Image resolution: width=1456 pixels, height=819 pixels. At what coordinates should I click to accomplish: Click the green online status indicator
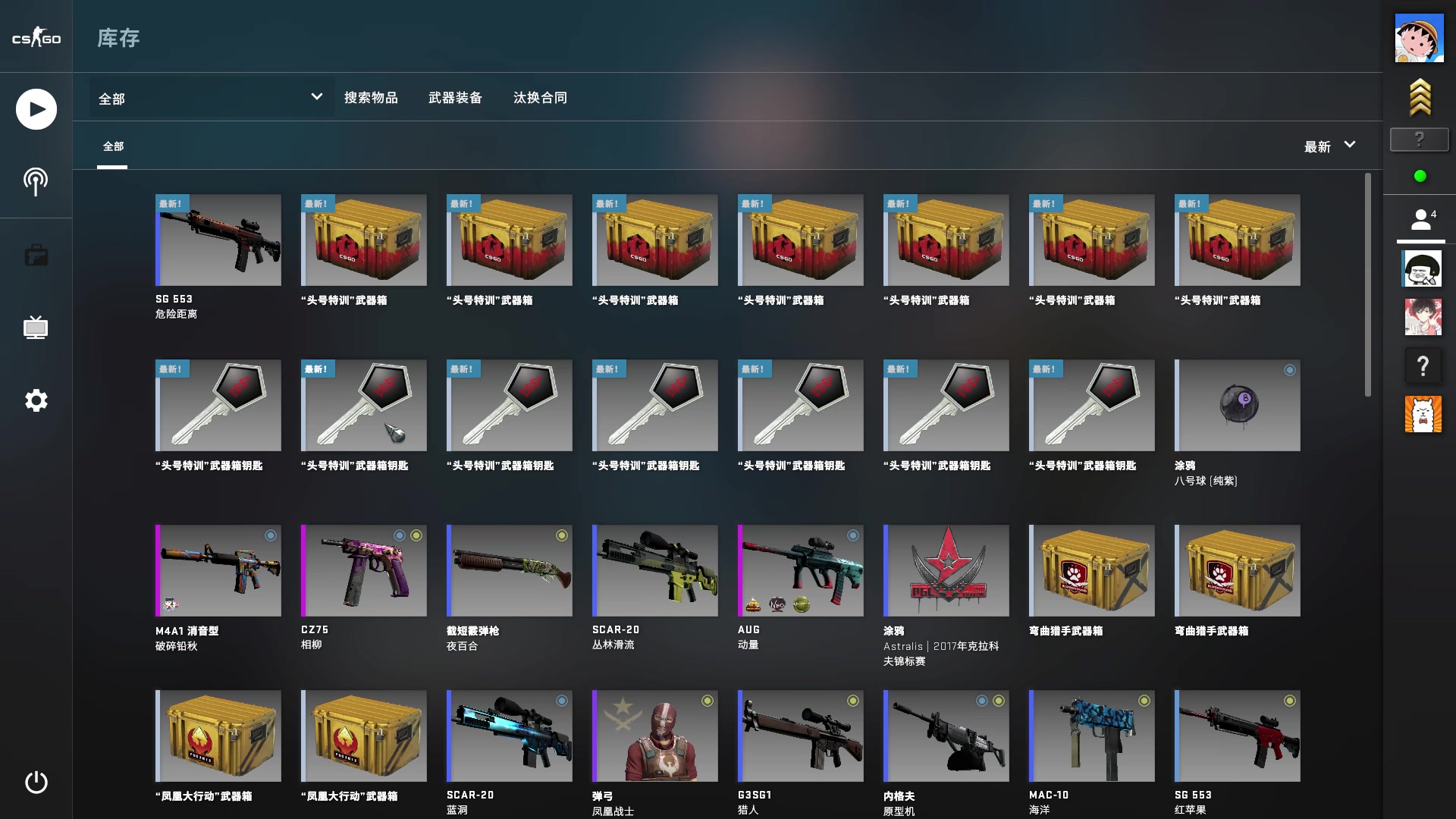(x=1420, y=175)
